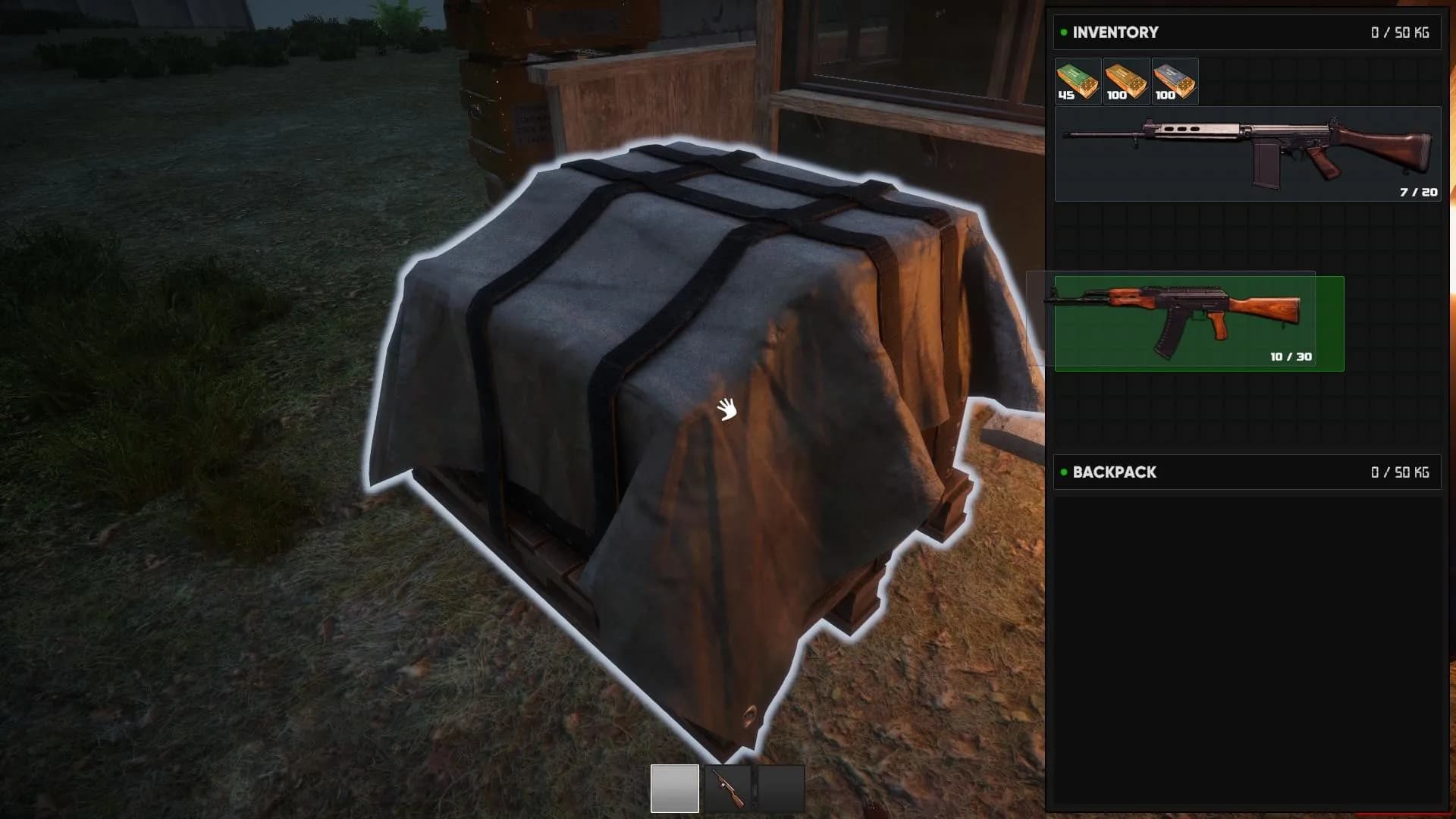Click the 0 / 50 KG backpack weight label
This screenshot has height=819, width=1456.
point(1401,472)
